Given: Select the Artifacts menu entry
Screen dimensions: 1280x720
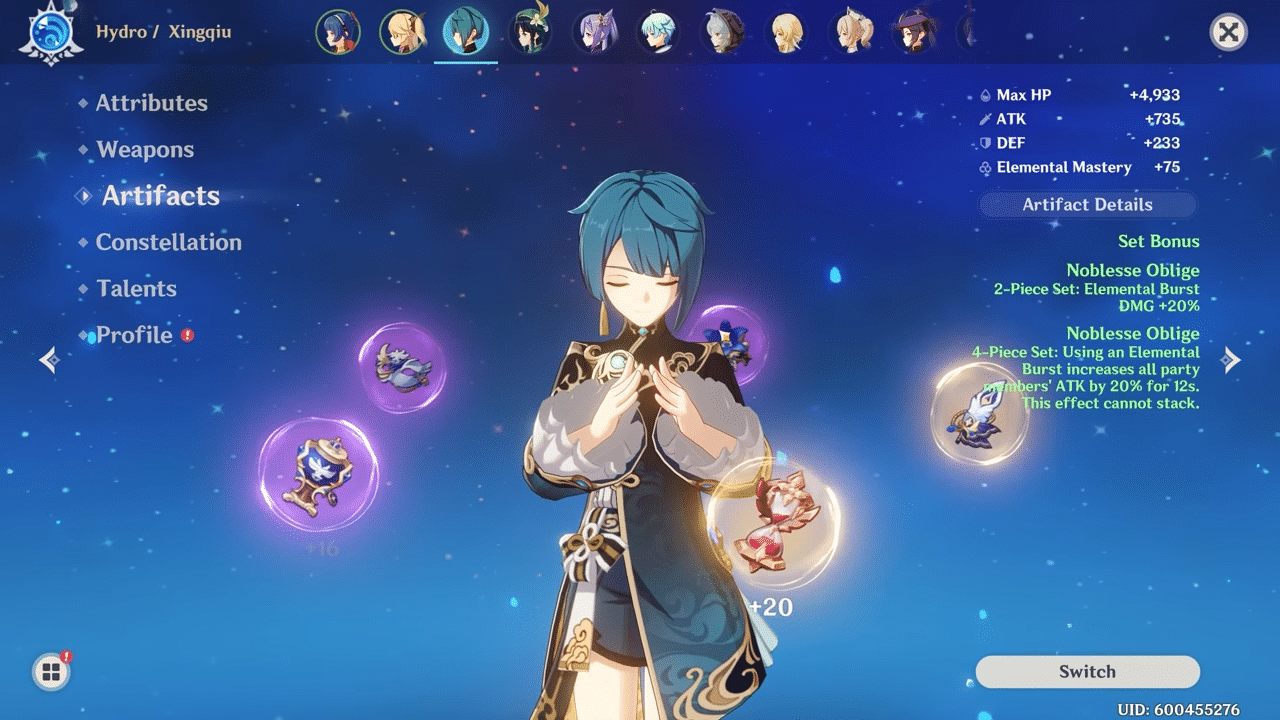Looking at the screenshot, I should 160,196.
